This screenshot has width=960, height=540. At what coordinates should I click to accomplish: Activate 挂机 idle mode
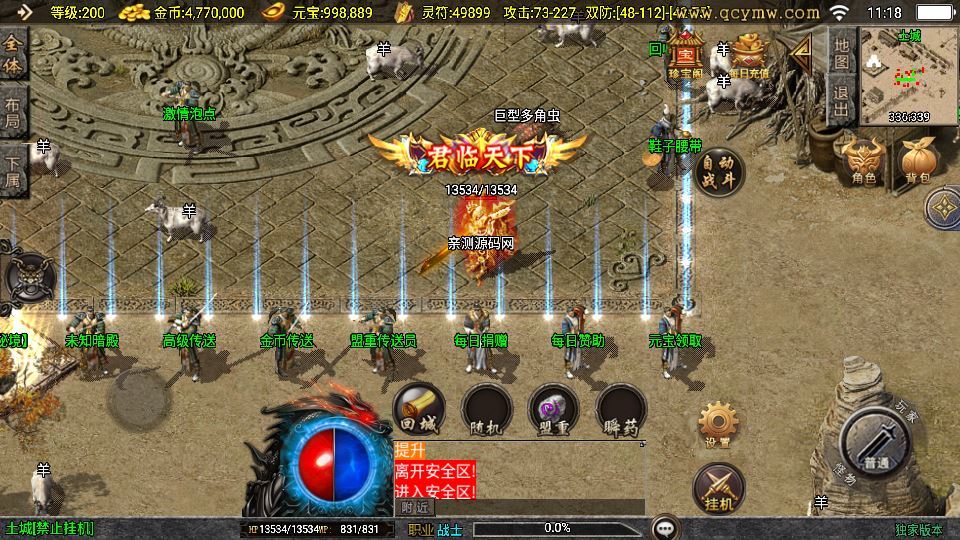click(x=718, y=486)
